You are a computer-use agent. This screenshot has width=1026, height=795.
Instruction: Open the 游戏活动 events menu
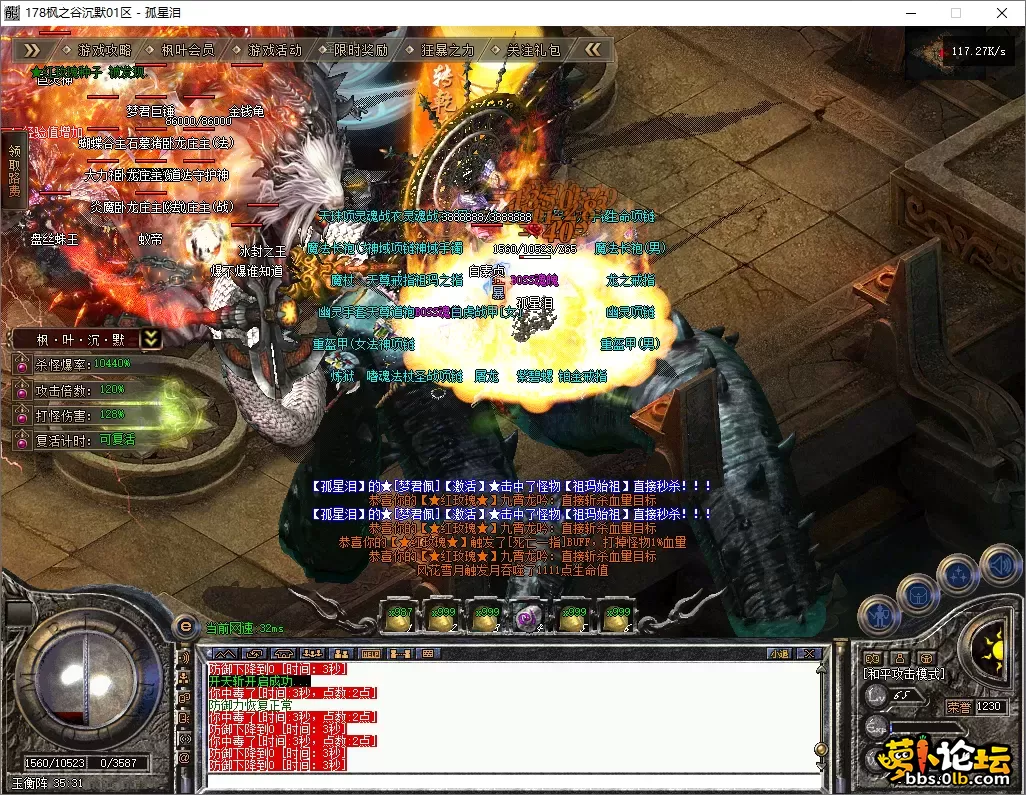tap(274, 50)
